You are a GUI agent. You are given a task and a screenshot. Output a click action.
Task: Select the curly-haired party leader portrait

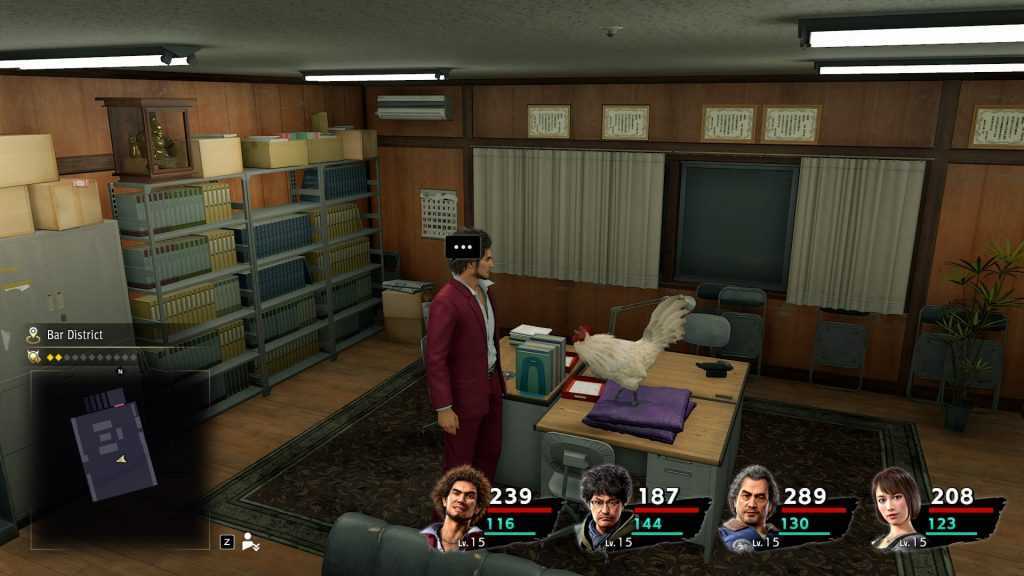tap(459, 503)
